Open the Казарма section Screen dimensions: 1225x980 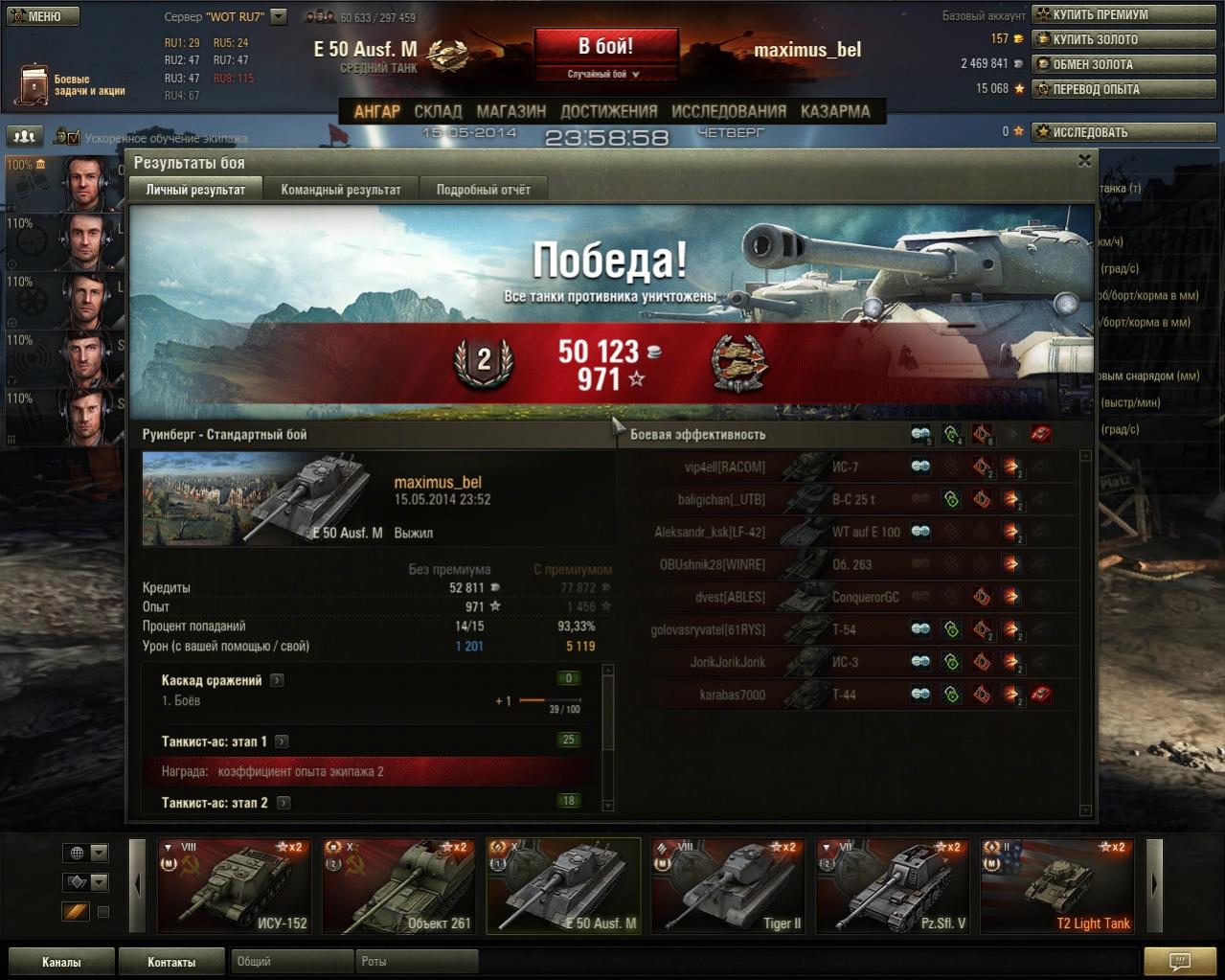[835, 111]
